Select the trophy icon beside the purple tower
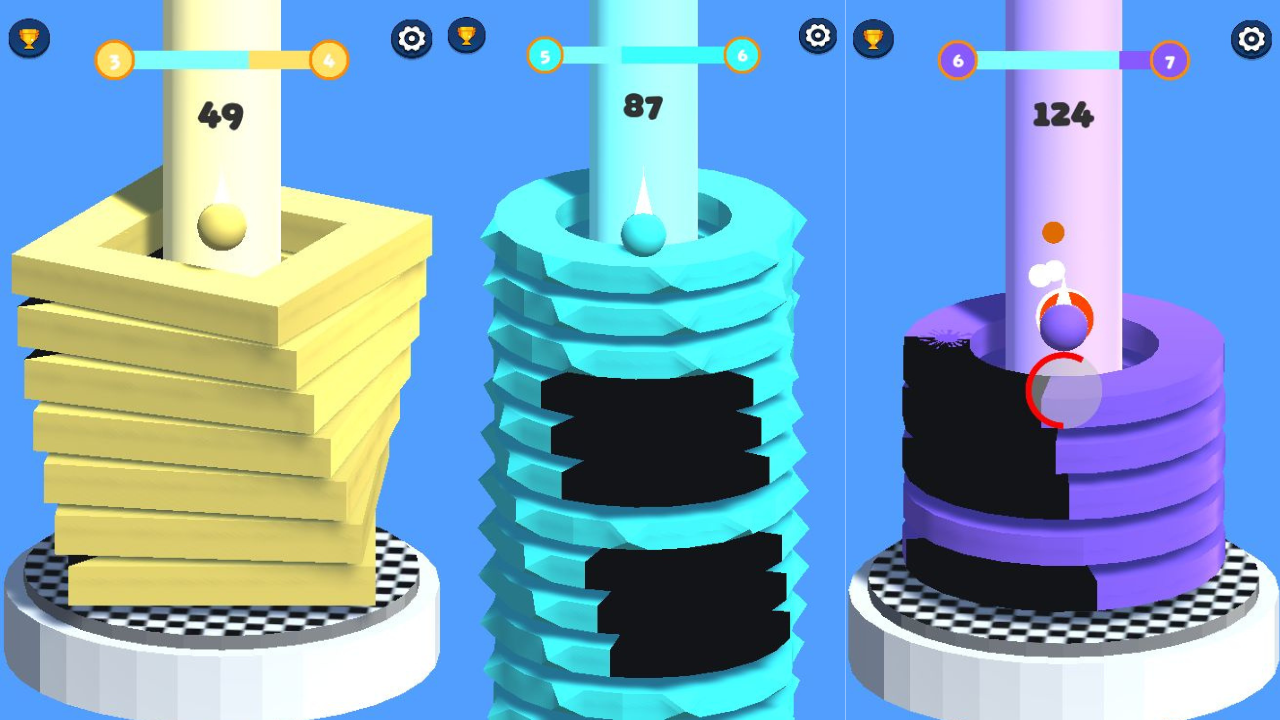 point(872,39)
